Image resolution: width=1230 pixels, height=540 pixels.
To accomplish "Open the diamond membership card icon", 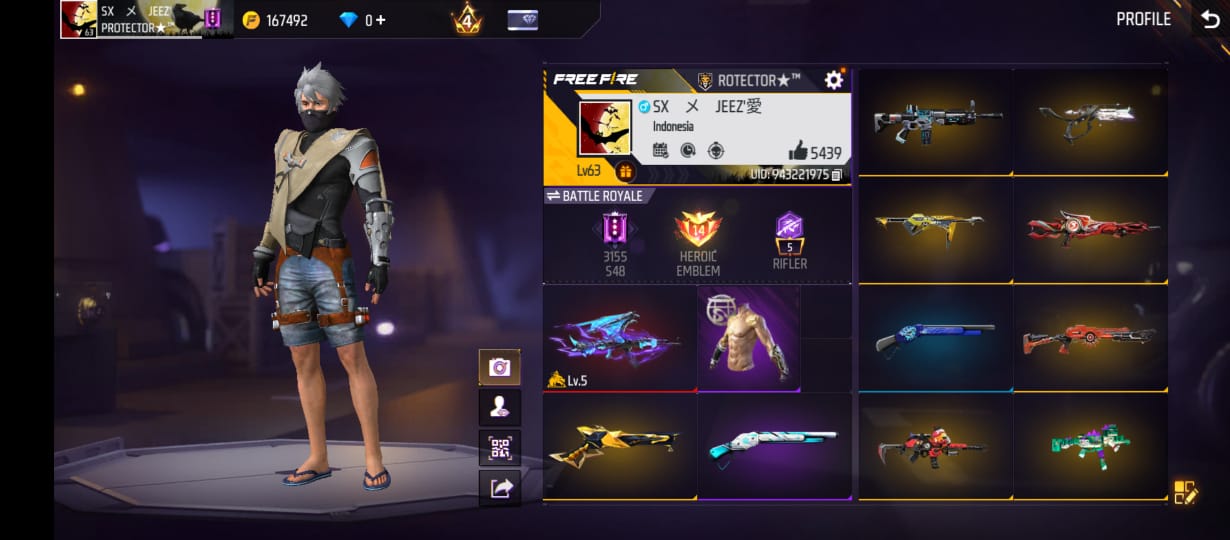I will click(x=522, y=20).
